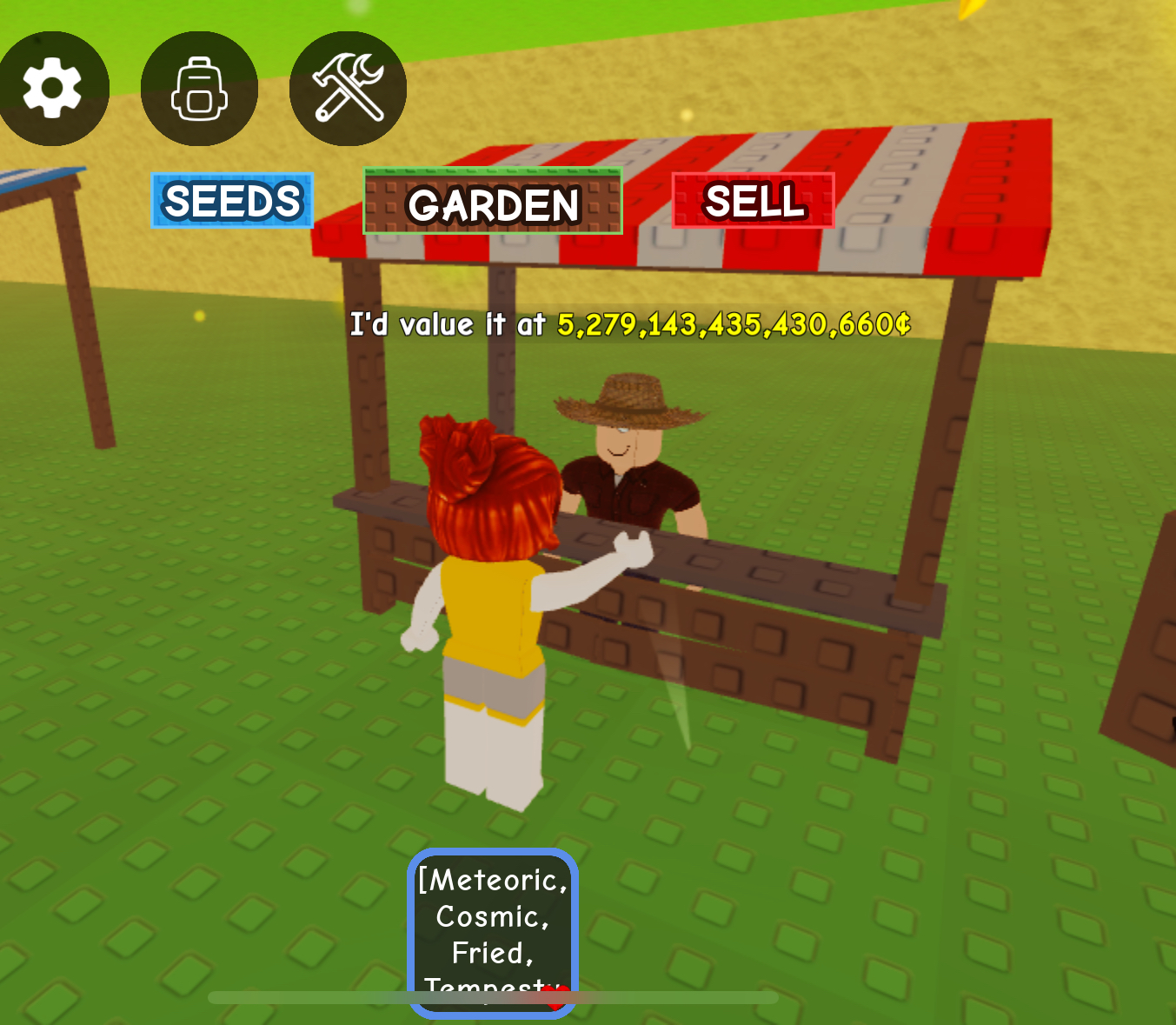The height and width of the screenshot is (1025, 1176).
Task: Teleport to the GARDEN
Action: (493, 202)
